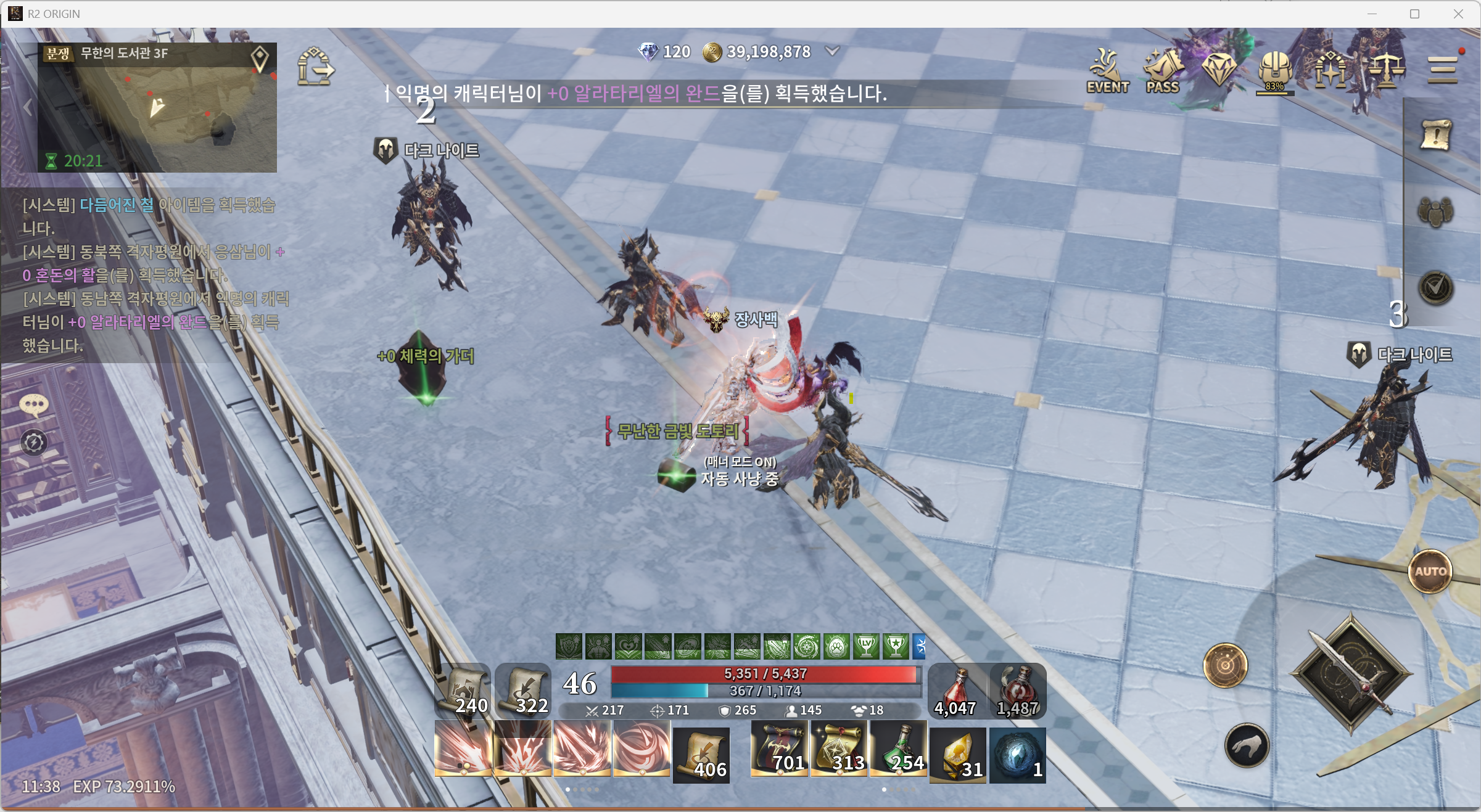
Task: Open the balance scales trade icon
Action: point(1386,70)
